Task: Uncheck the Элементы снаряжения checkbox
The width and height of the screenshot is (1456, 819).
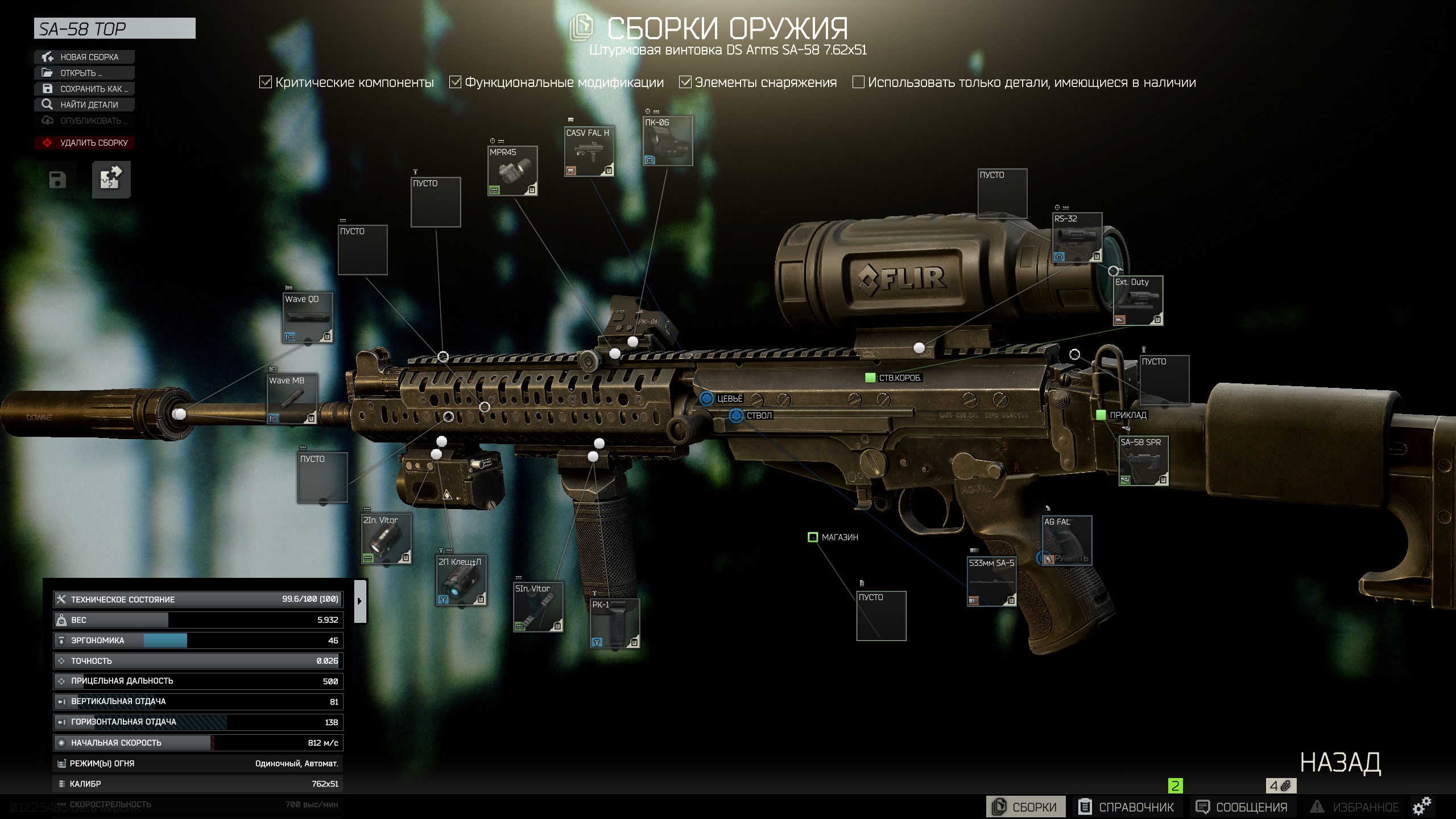Action: (x=685, y=82)
